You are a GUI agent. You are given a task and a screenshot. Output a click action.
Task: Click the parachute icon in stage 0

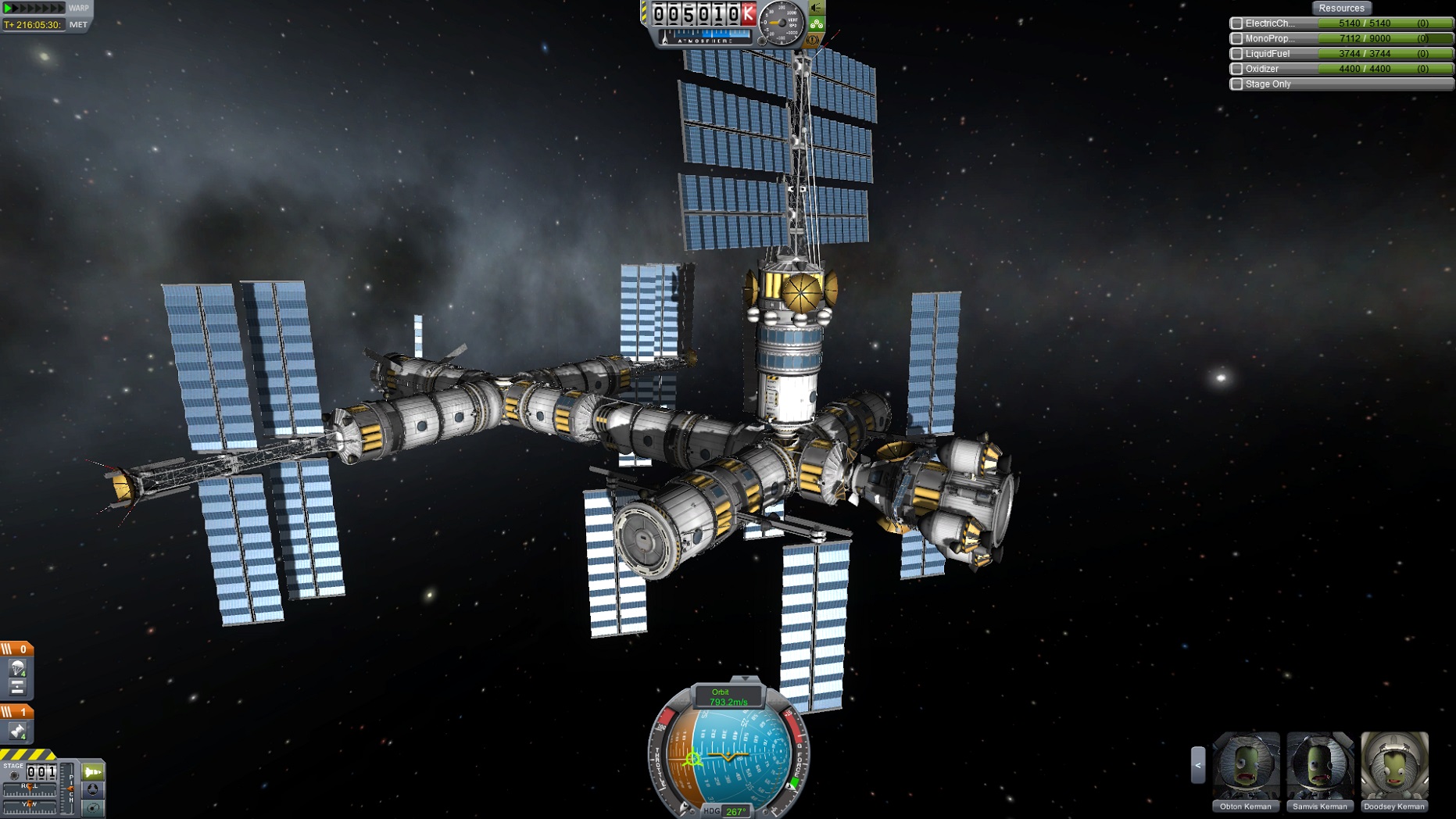pyautogui.click(x=17, y=668)
